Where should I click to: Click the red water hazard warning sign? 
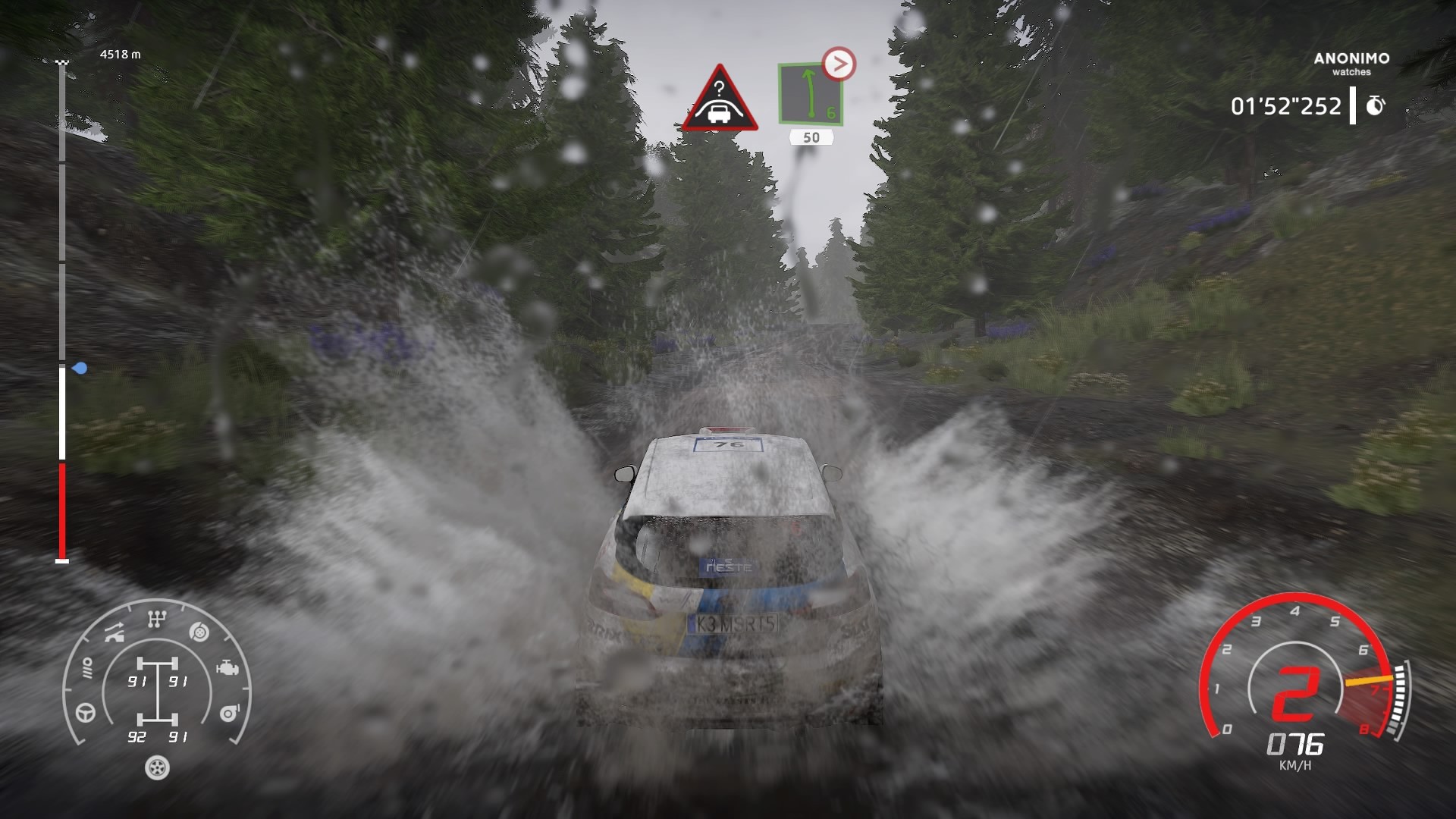pyautogui.click(x=718, y=99)
